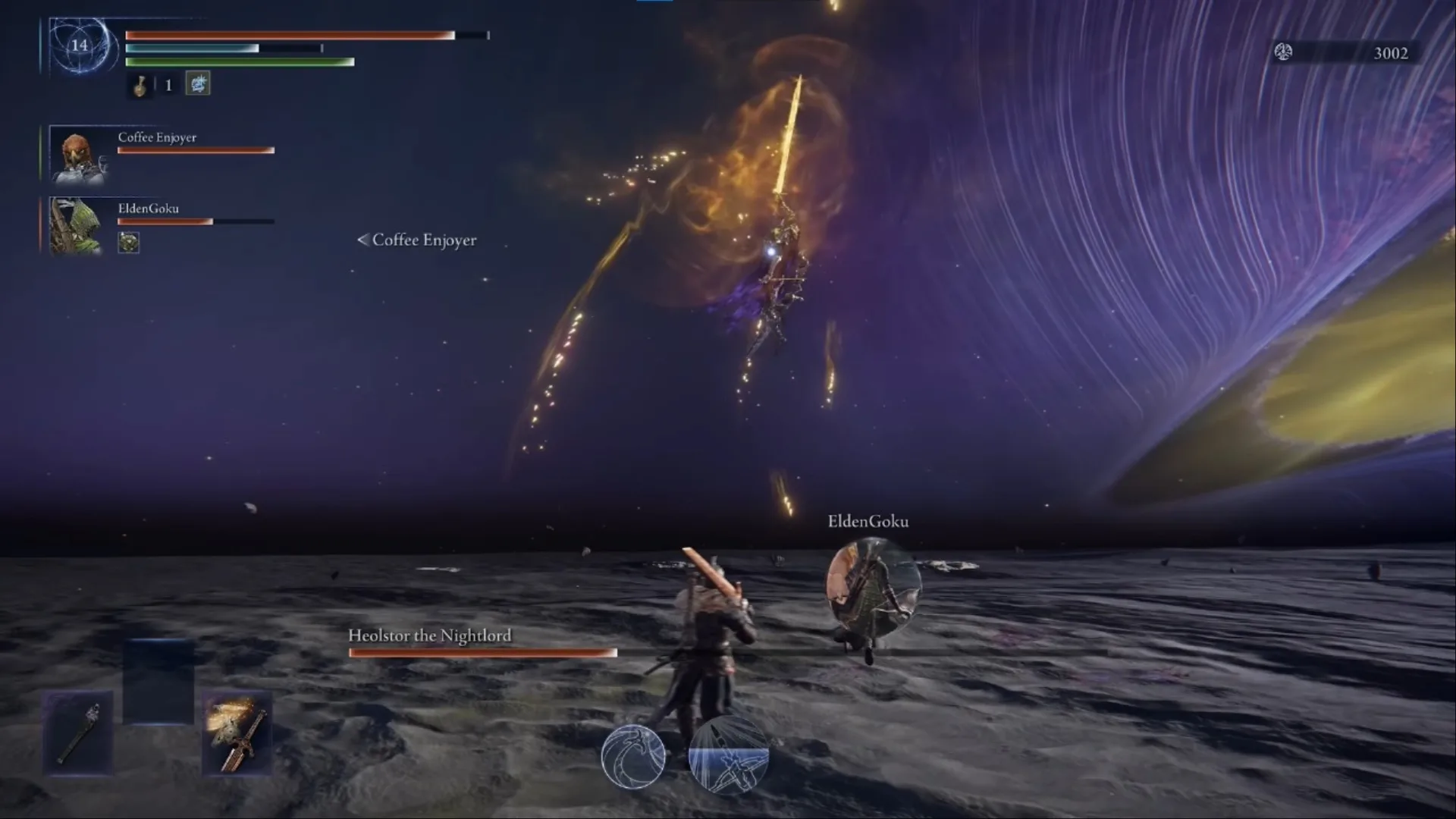Screen dimensions: 1456x819
Task: Open the level 14 character emblem
Action: click(x=80, y=46)
